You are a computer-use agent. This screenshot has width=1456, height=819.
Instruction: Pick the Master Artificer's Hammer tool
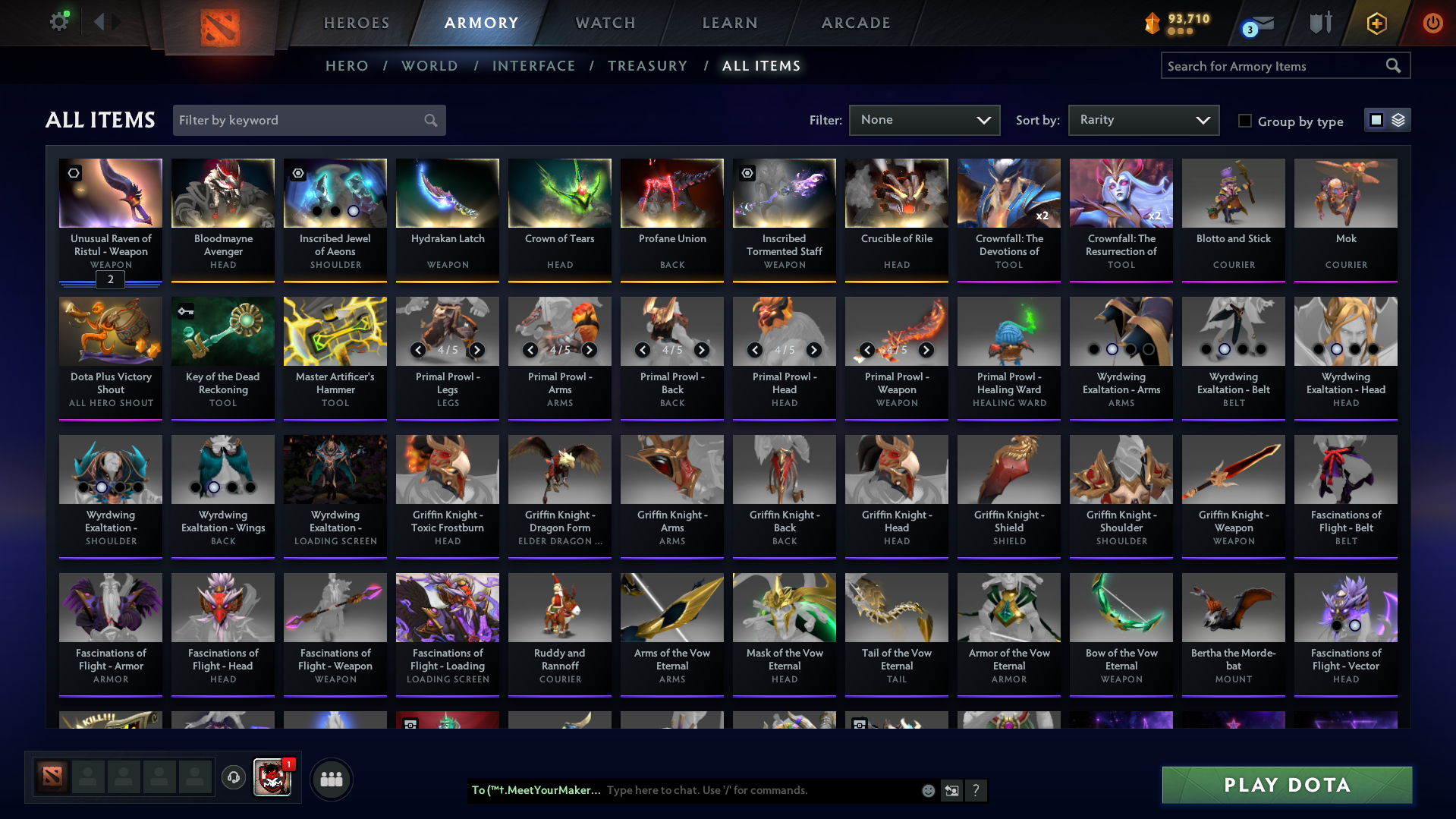point(335,354)
